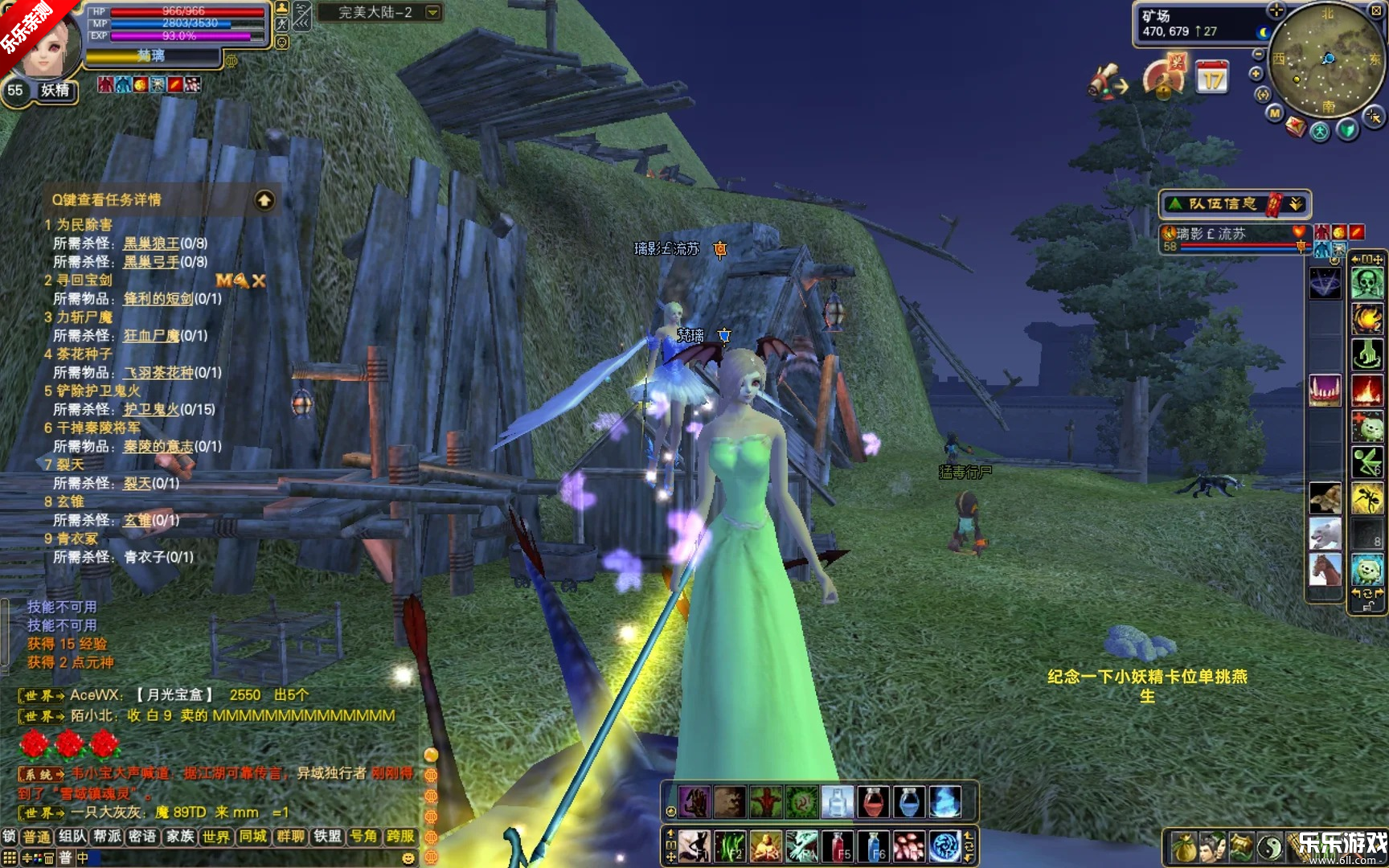Collapse the quest tracker with arrow button
The height and width of the screenshot is (868, 1389).
coord(264,200)
